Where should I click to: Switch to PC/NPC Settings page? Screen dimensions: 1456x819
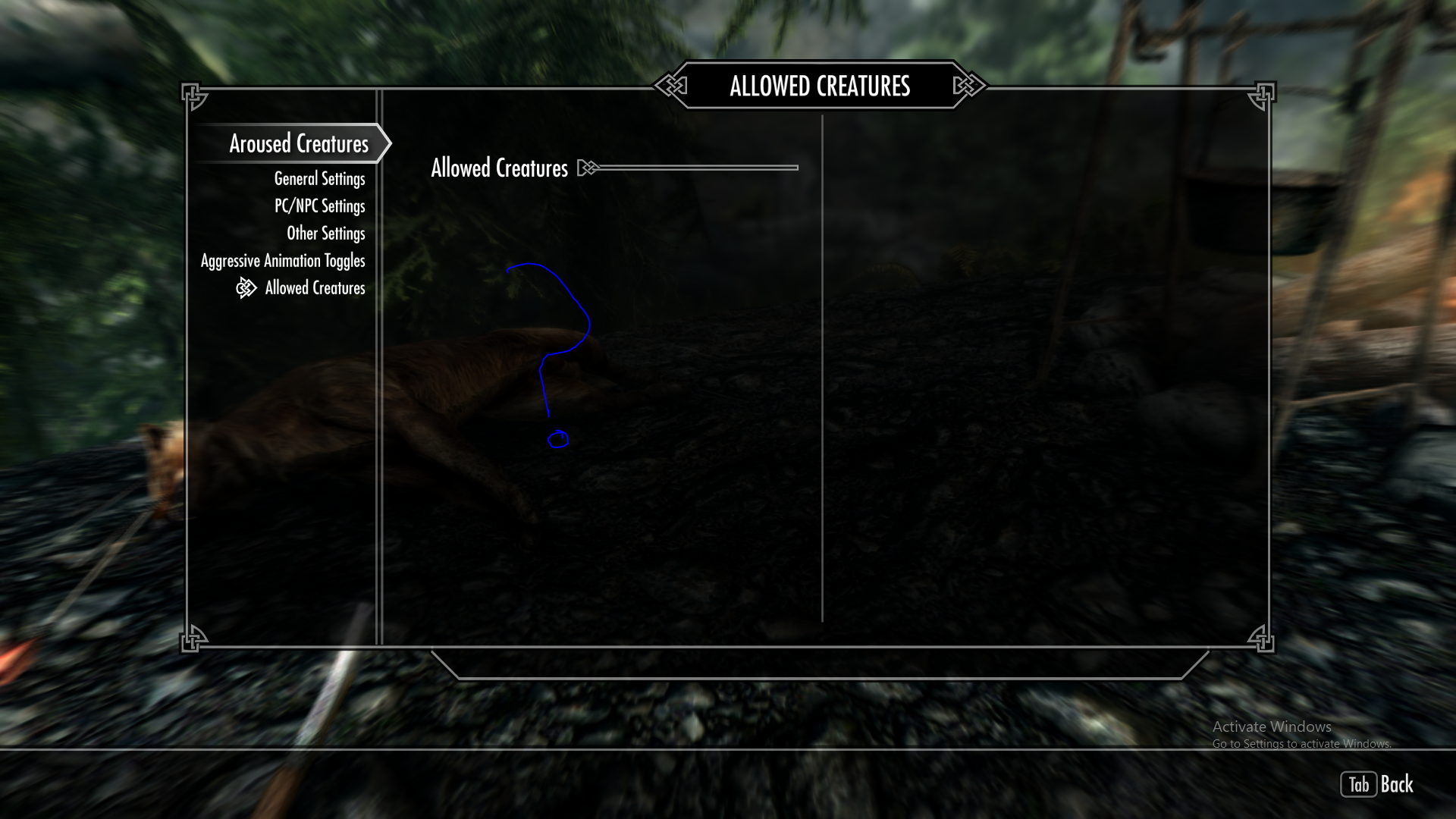tap(319, 206)
